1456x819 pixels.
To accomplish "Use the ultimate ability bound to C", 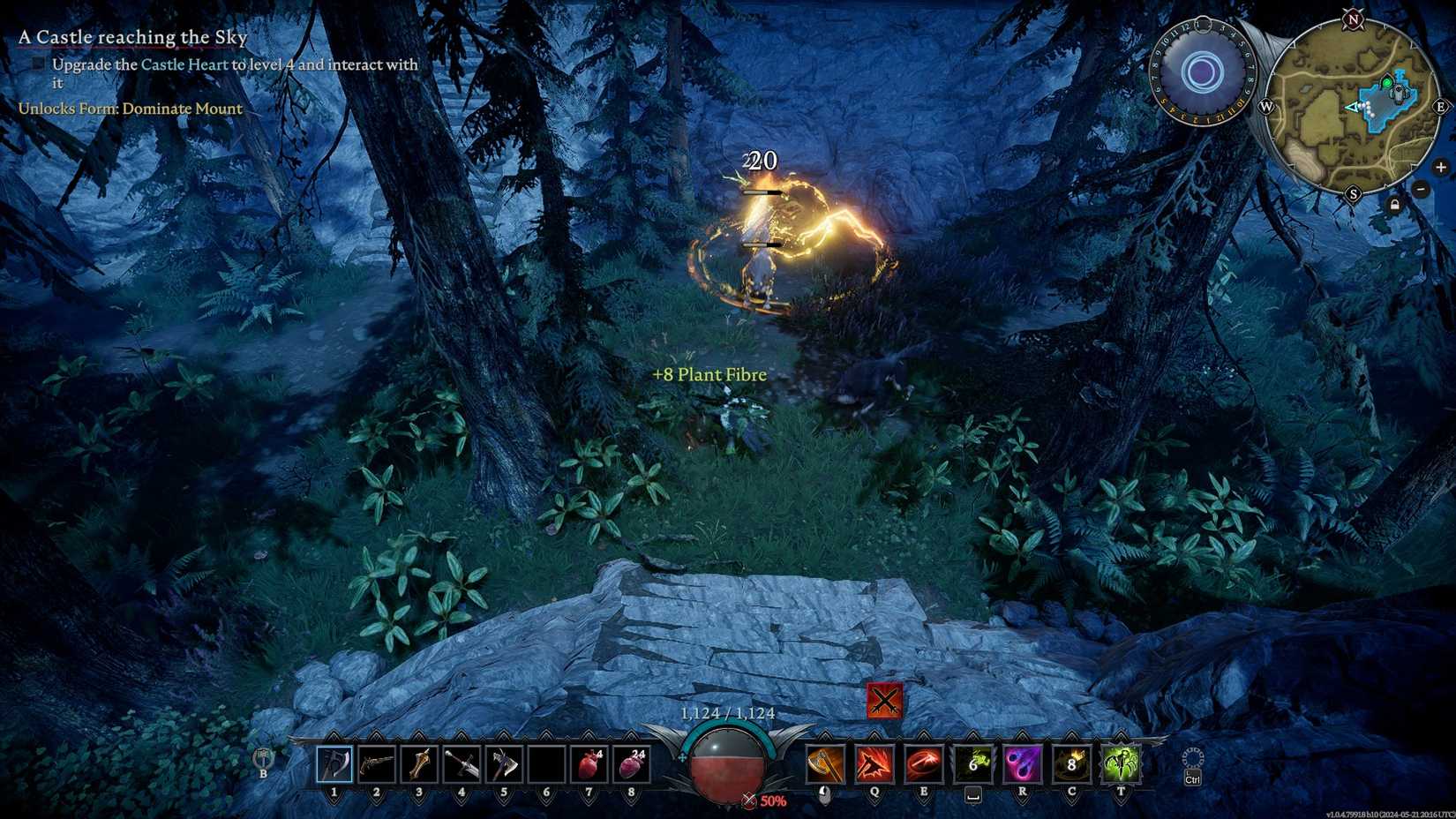I will [1069, 764].
